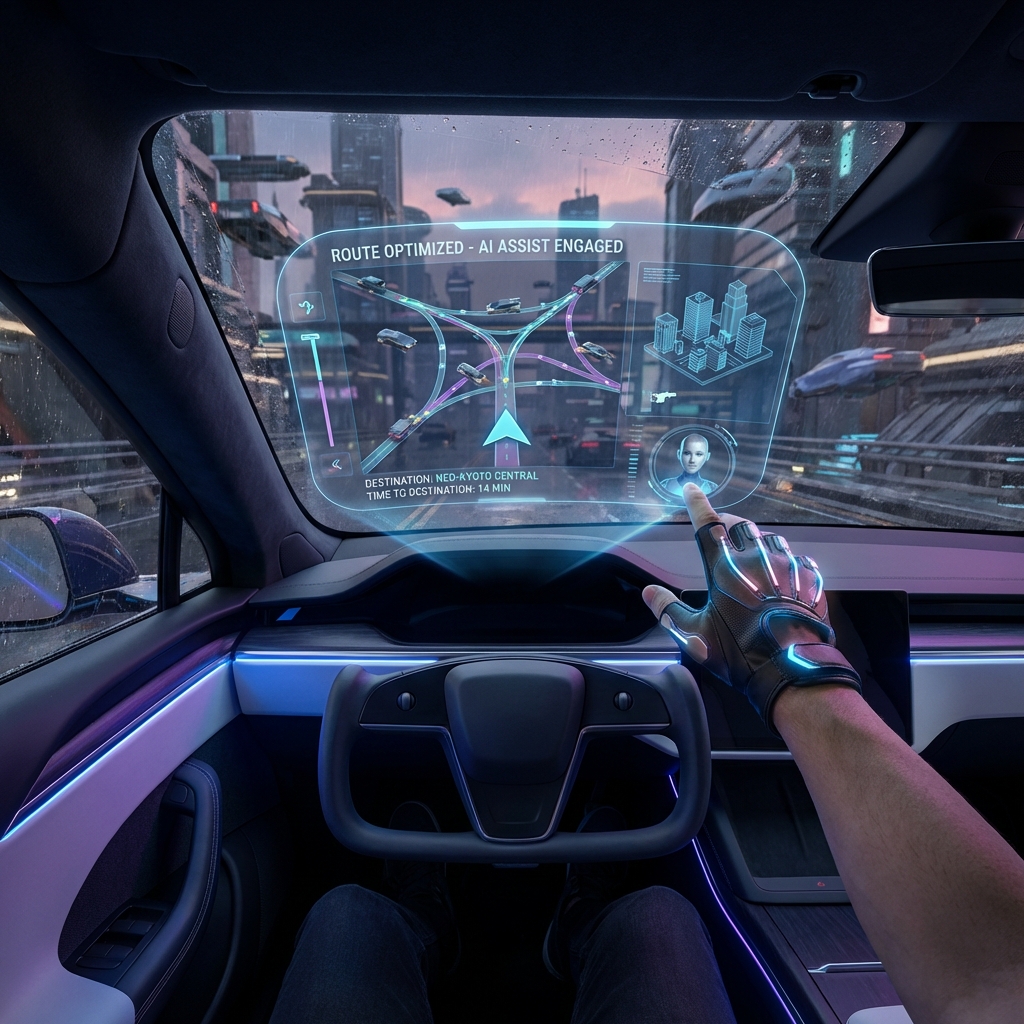Tap the AI assistant avatar portrait

pos(692,463)
